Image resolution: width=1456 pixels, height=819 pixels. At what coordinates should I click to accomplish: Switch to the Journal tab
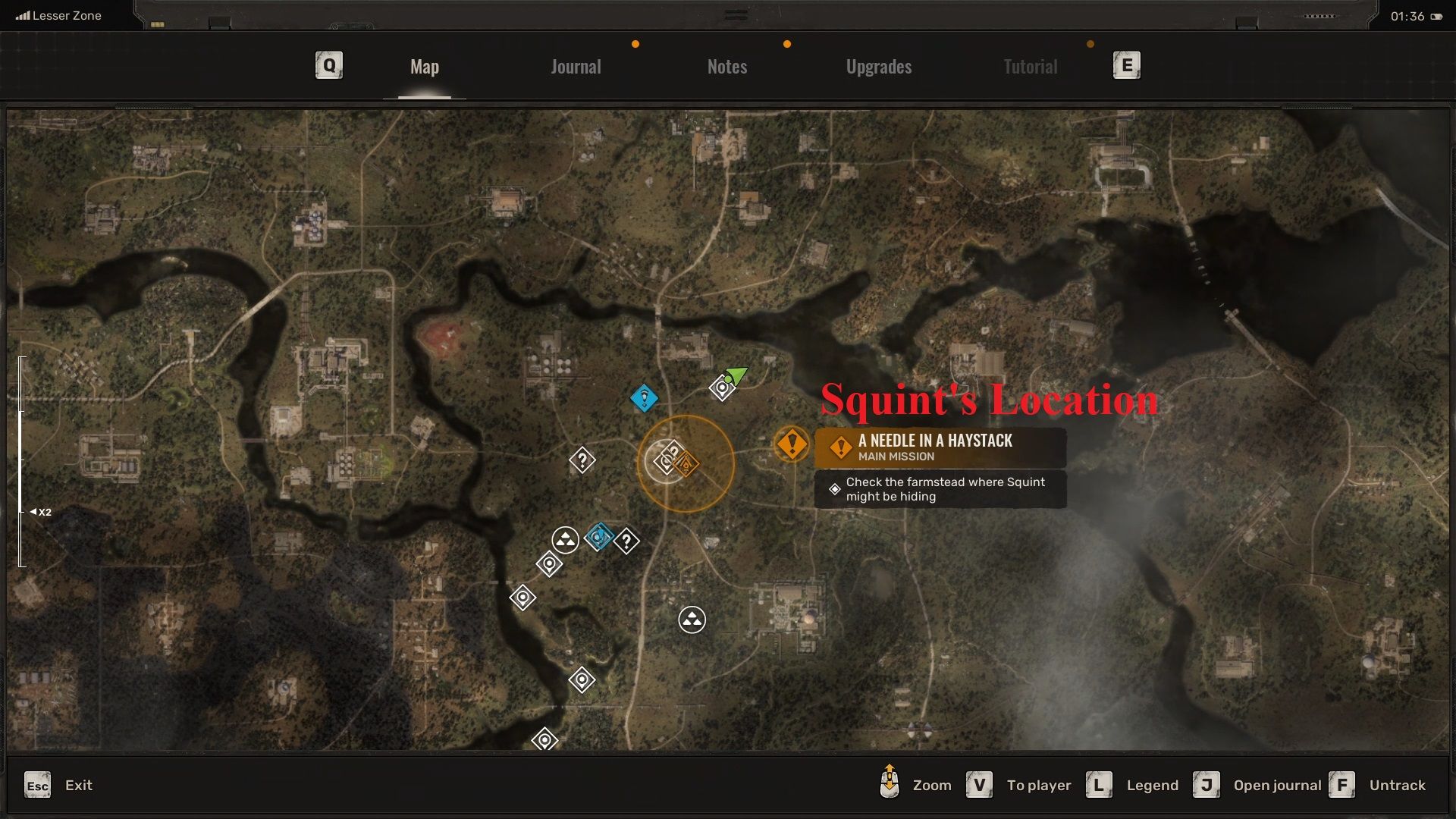tap(576, 67)
